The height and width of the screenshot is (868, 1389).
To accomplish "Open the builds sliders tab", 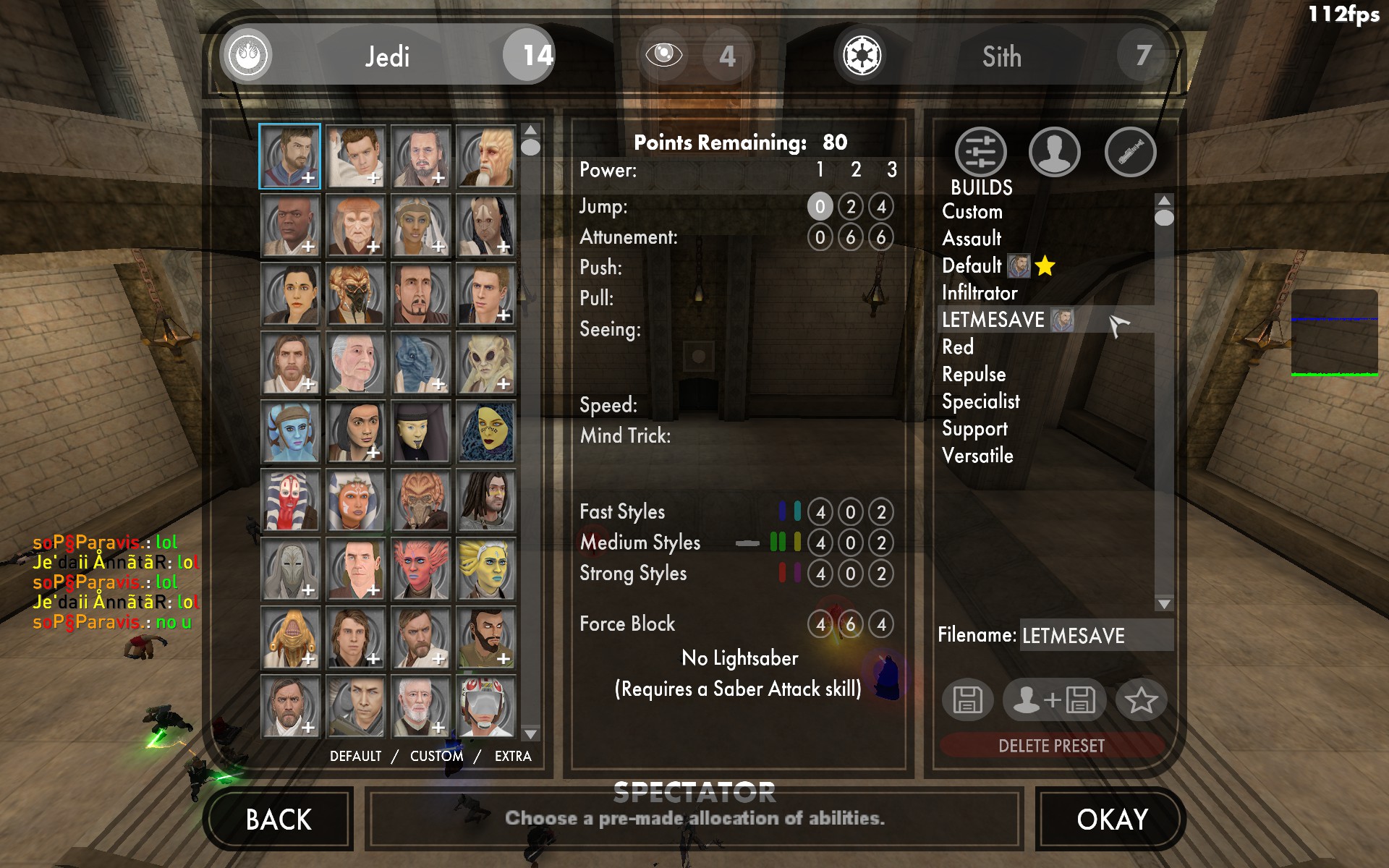I will click(x=980, y=153).
